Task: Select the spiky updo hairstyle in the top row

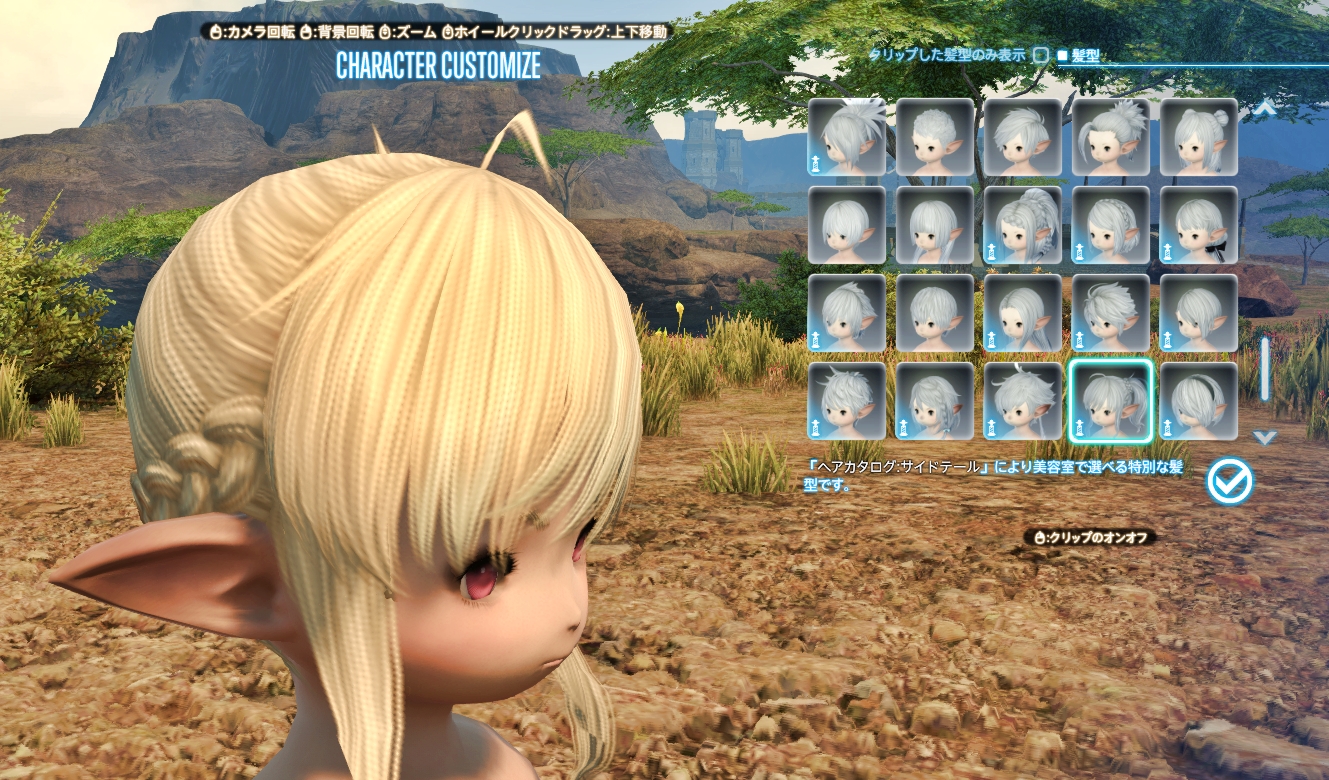Action: (x=1110, y=137)
